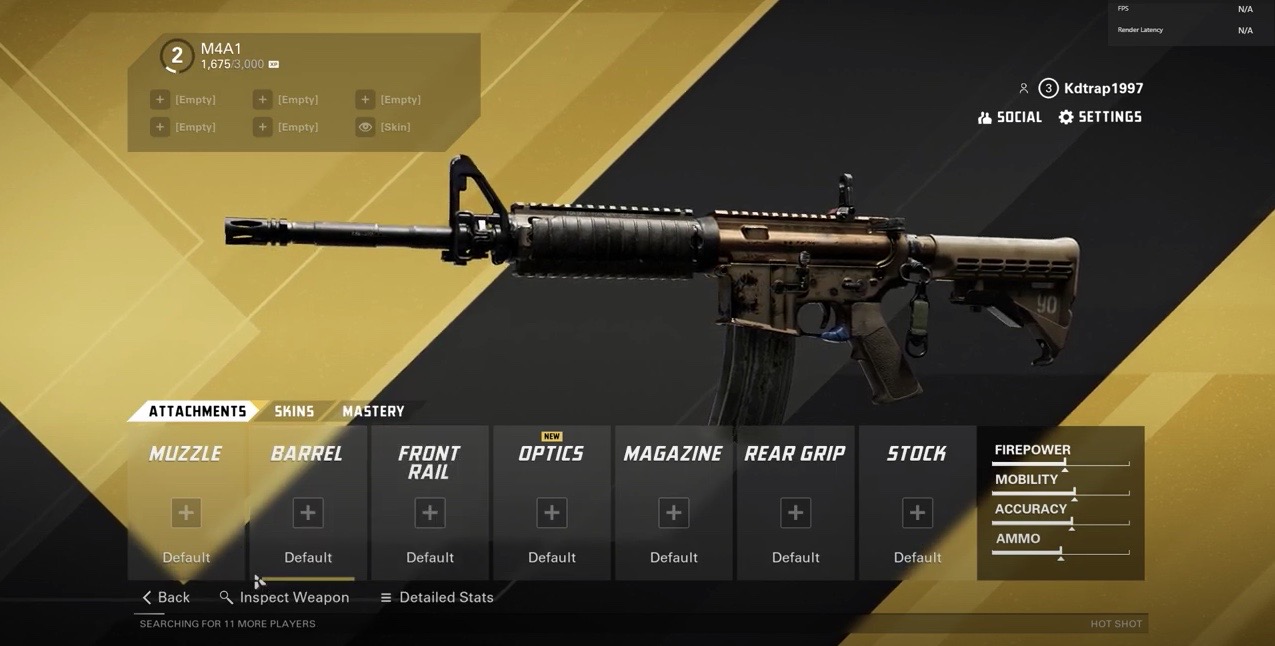The image size is (1275, 646).
Task: Select the Attachments tab
Action: [x=197, y=411]
